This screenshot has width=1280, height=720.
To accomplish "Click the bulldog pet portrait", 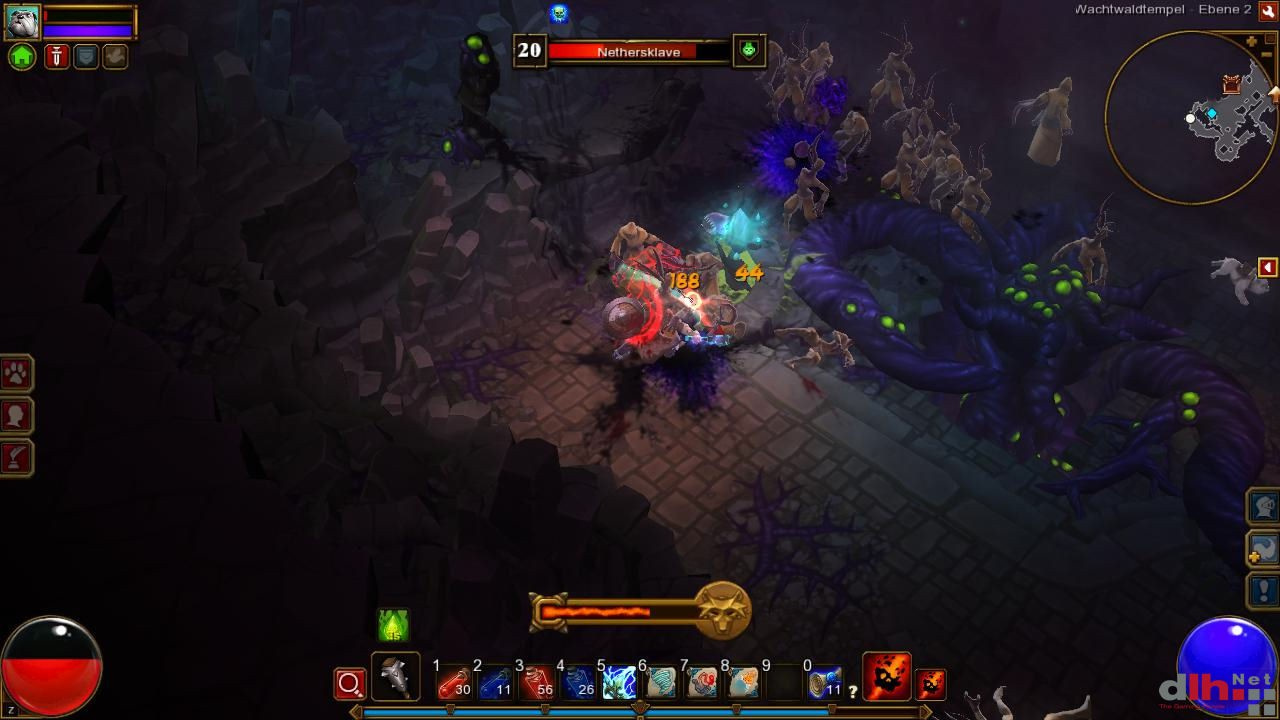I will coord(22,21).
